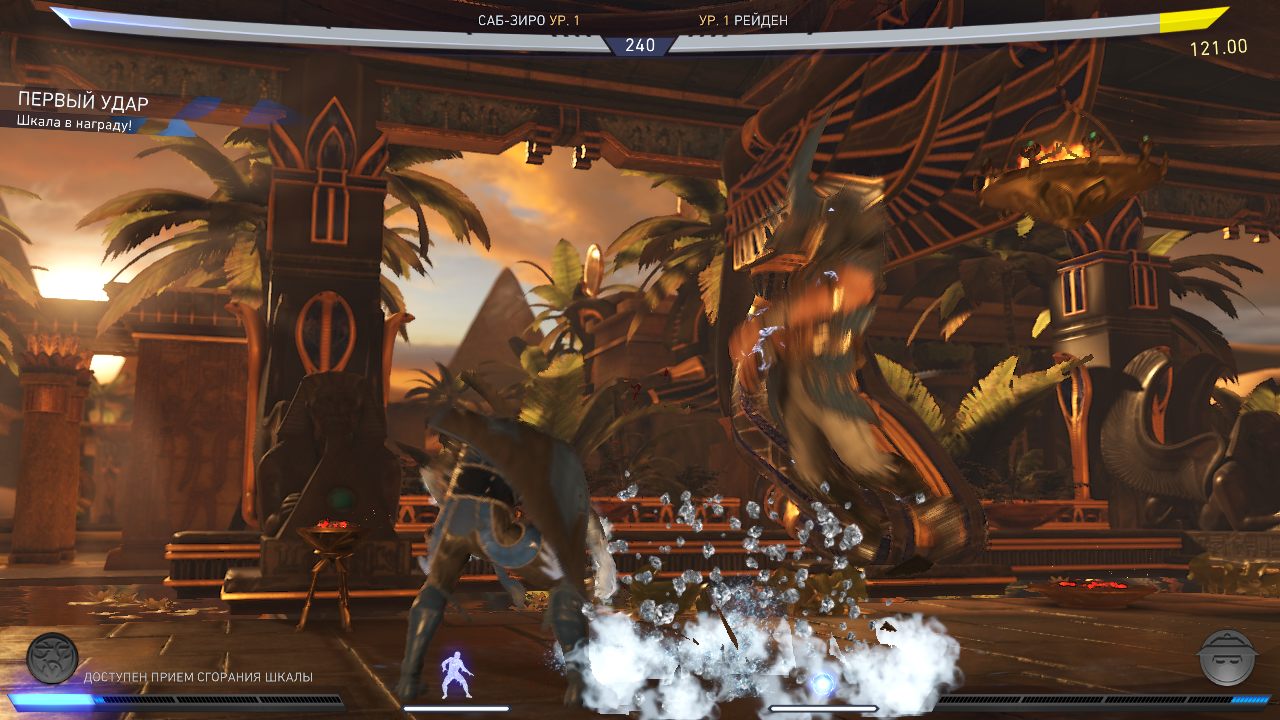Select the purple ice clone trait icon
The image size is (1280, 720).
[x=456, y=674]
